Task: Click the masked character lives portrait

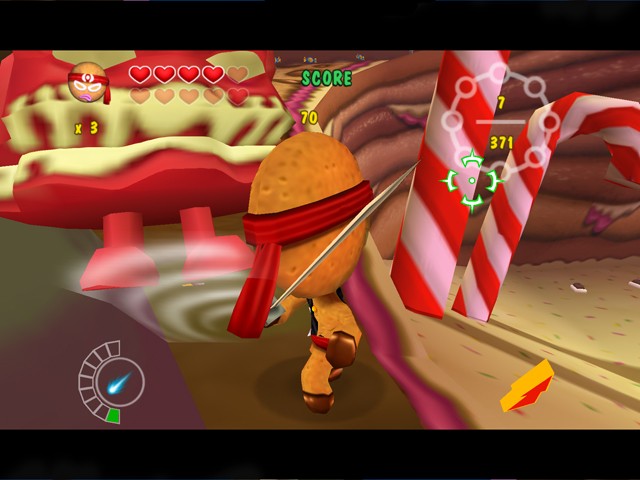Action: pos(87,84)
